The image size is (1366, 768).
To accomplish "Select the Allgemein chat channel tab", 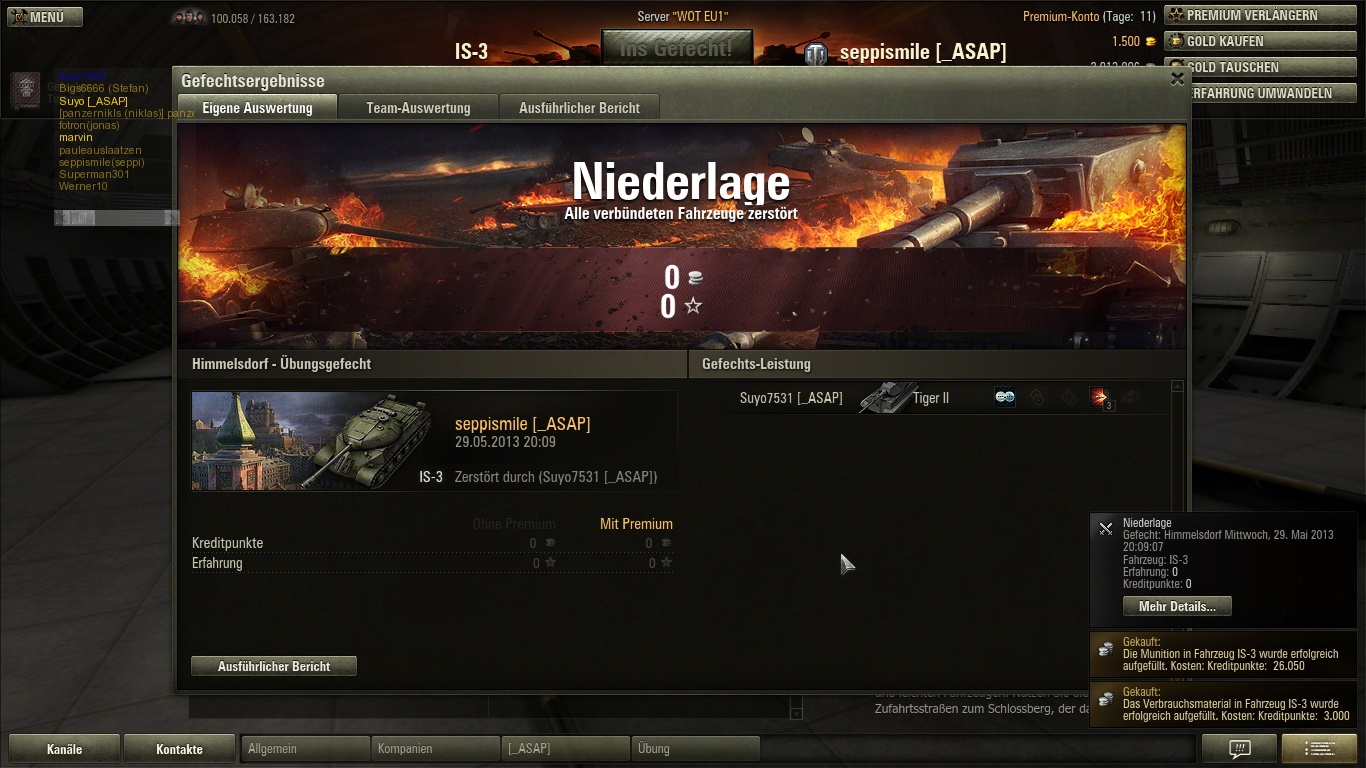I will (x=305, y=748).
